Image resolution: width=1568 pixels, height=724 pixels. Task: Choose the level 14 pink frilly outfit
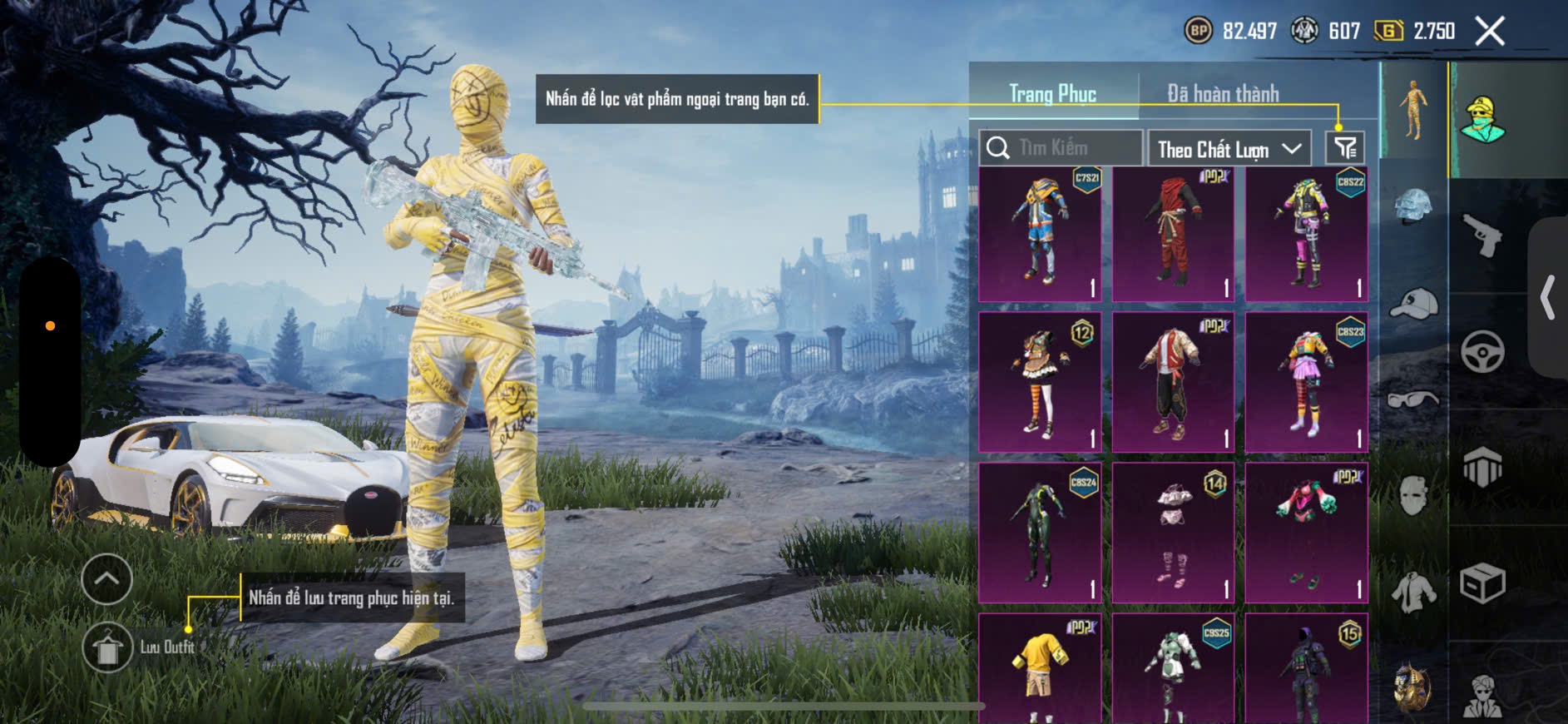coord(1173,533)
